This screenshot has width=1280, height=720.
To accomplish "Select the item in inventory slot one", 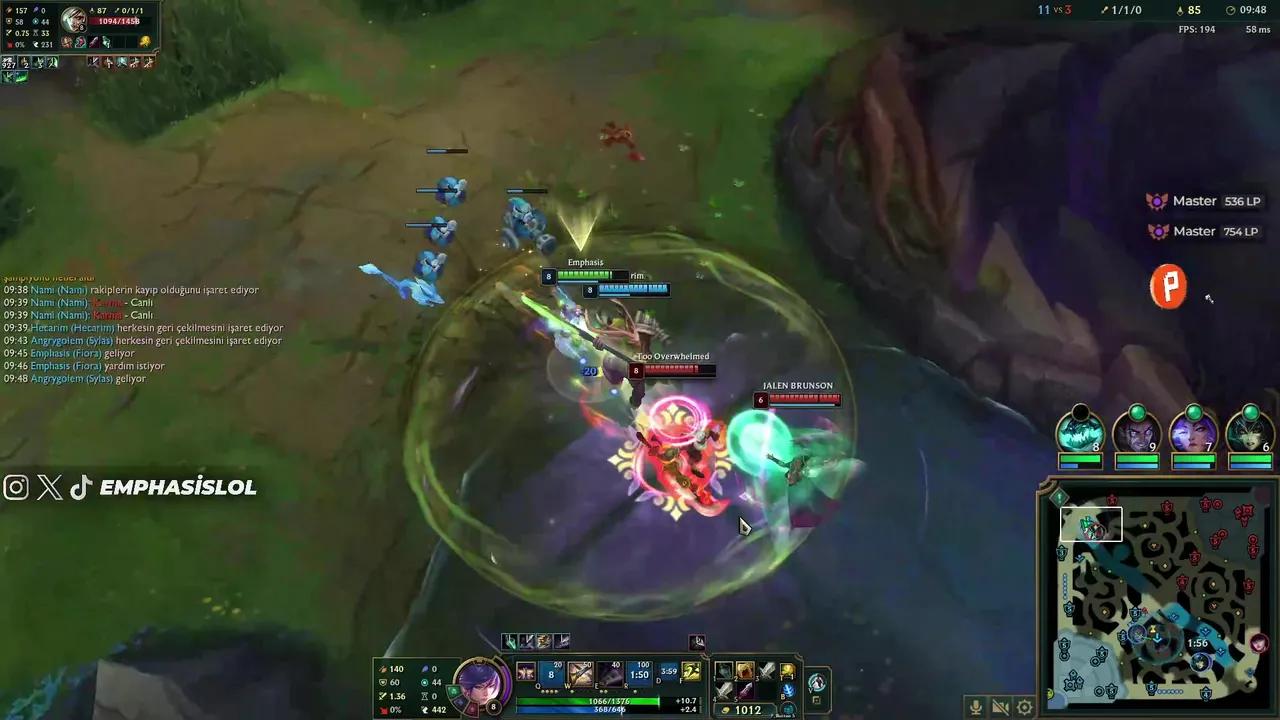I will tap(724, 672).
